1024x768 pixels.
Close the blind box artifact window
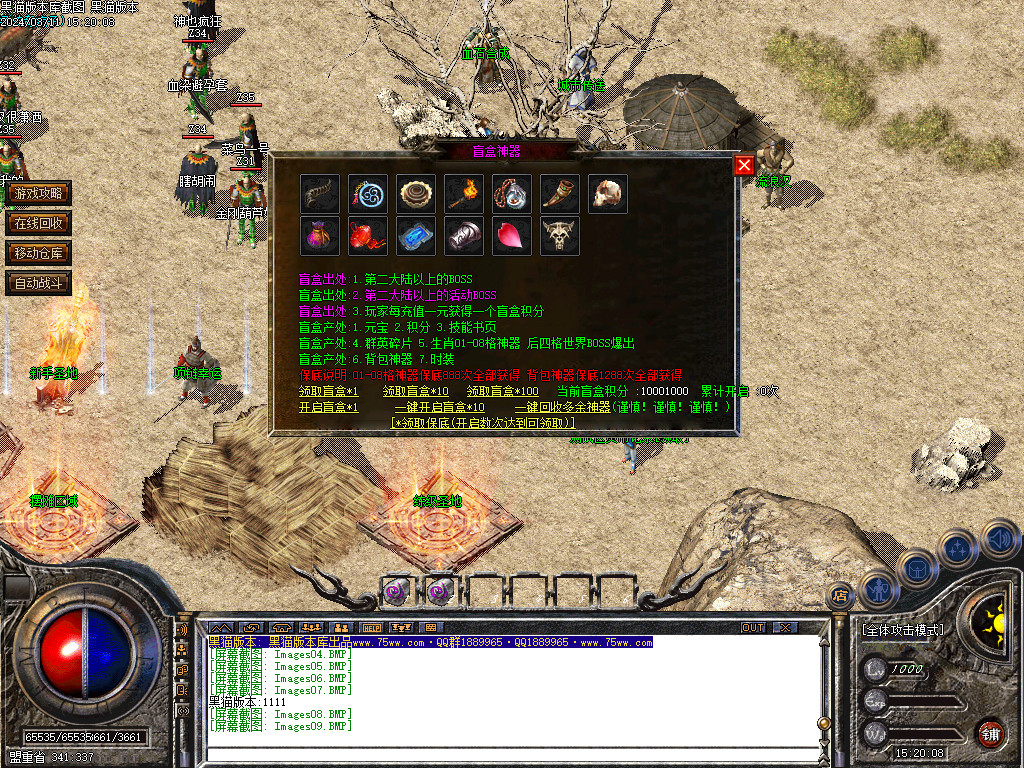[744, 166]
